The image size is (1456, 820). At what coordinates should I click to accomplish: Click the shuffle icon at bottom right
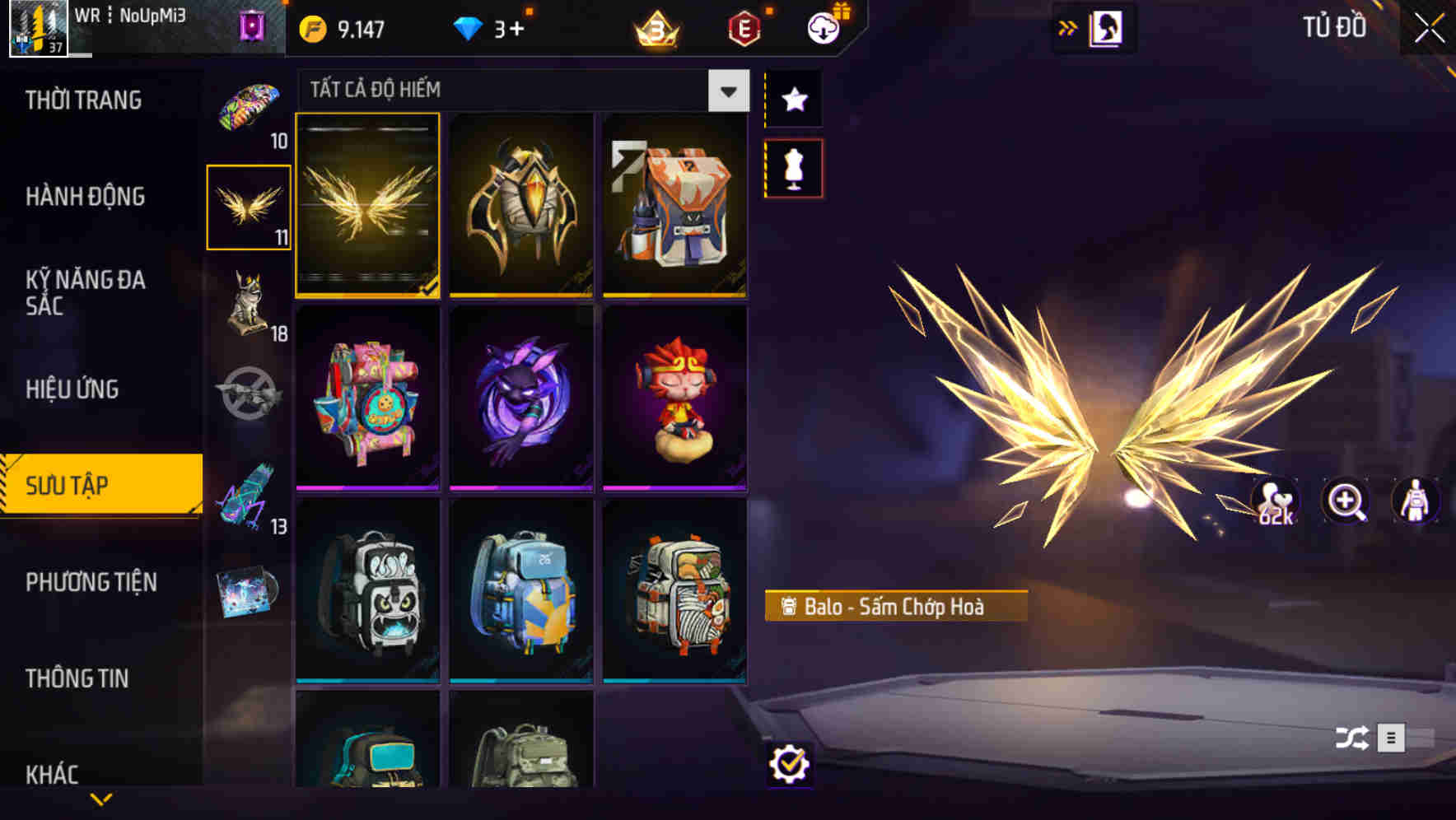[1351, 739]
